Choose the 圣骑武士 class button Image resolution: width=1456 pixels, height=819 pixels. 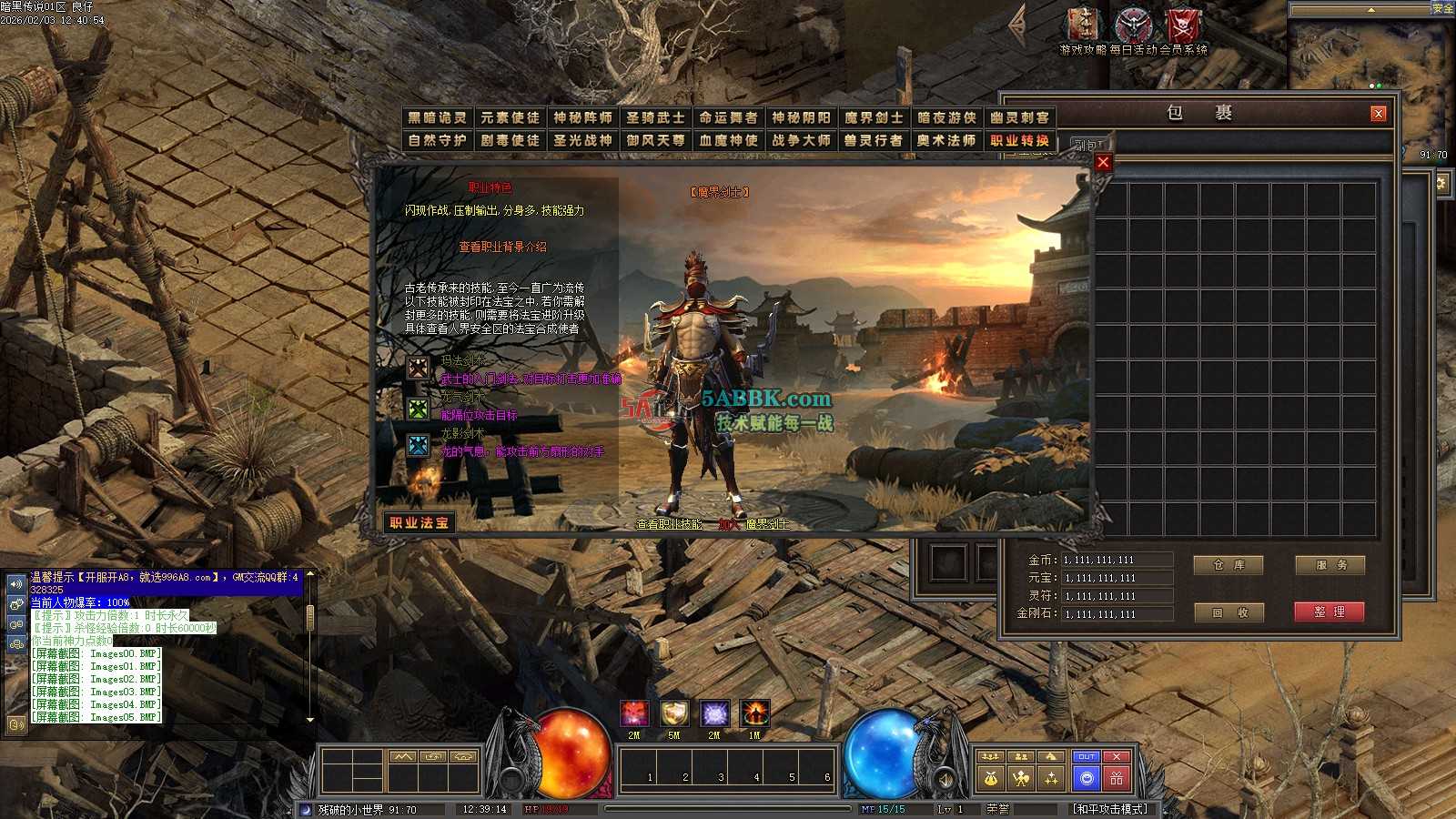tap(655, 117)
